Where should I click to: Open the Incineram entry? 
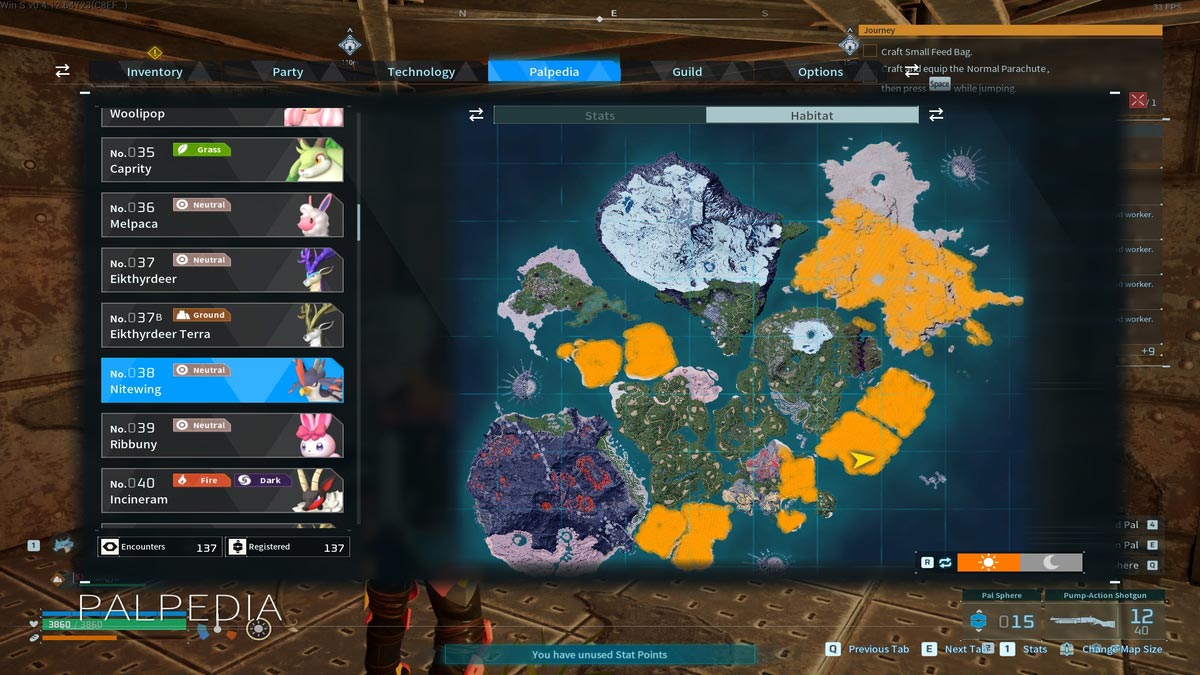(222, 490)
